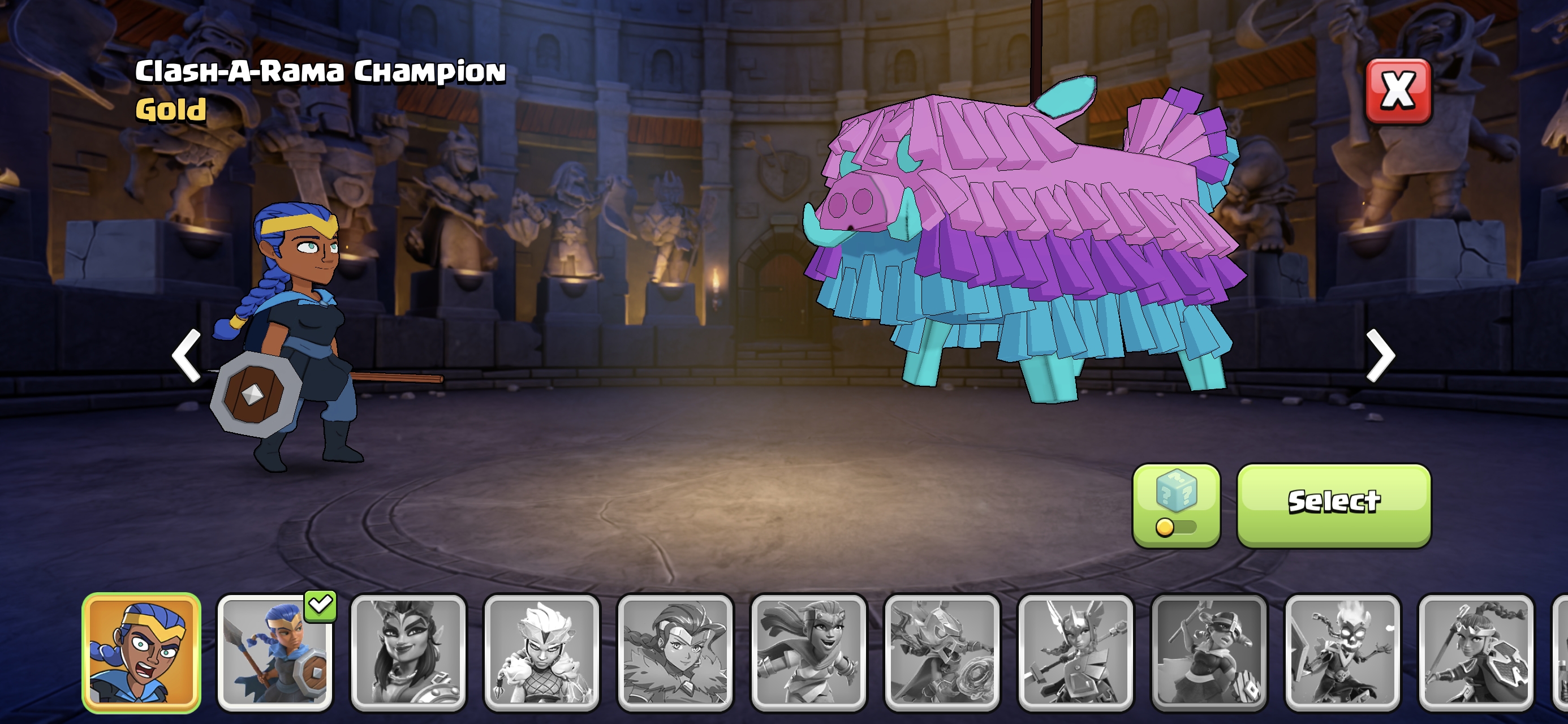The image size is (1568, 724).
Task: Show the next skin with the right arrow
Action: click(x=1380, y=355)
